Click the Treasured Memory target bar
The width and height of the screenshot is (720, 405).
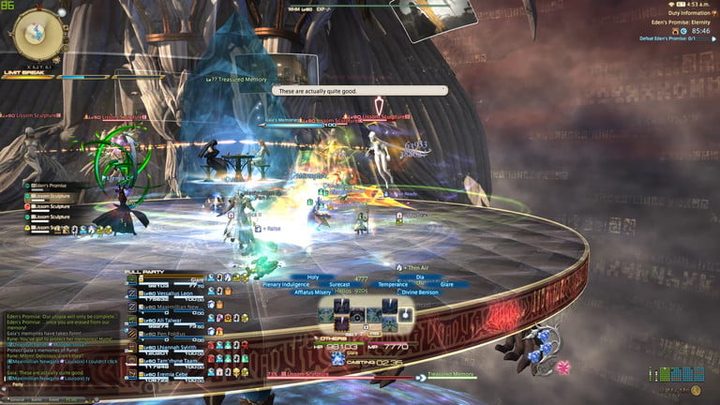tap(450, 377)
